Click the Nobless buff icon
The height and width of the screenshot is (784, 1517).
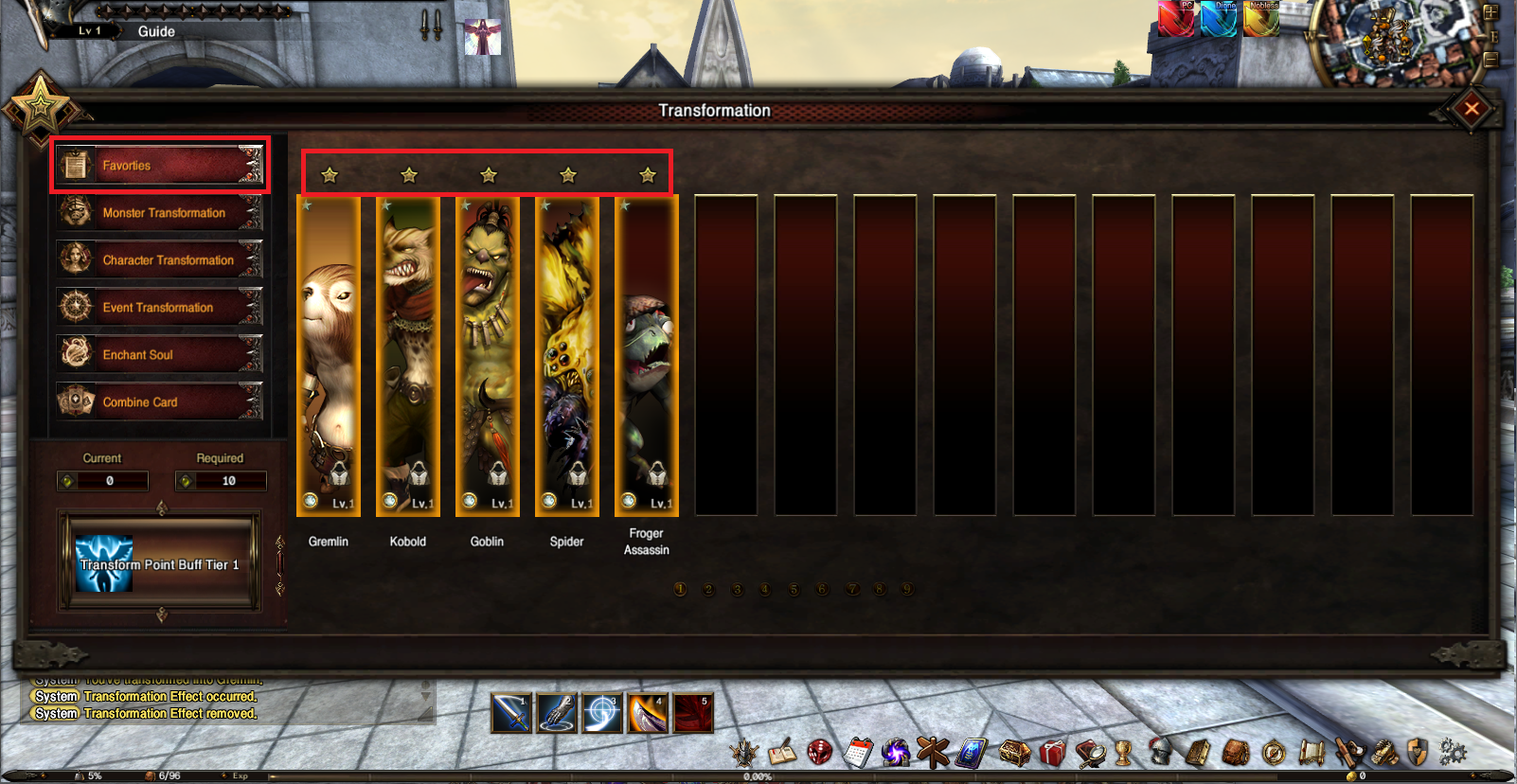click(x=1262, y=19)
